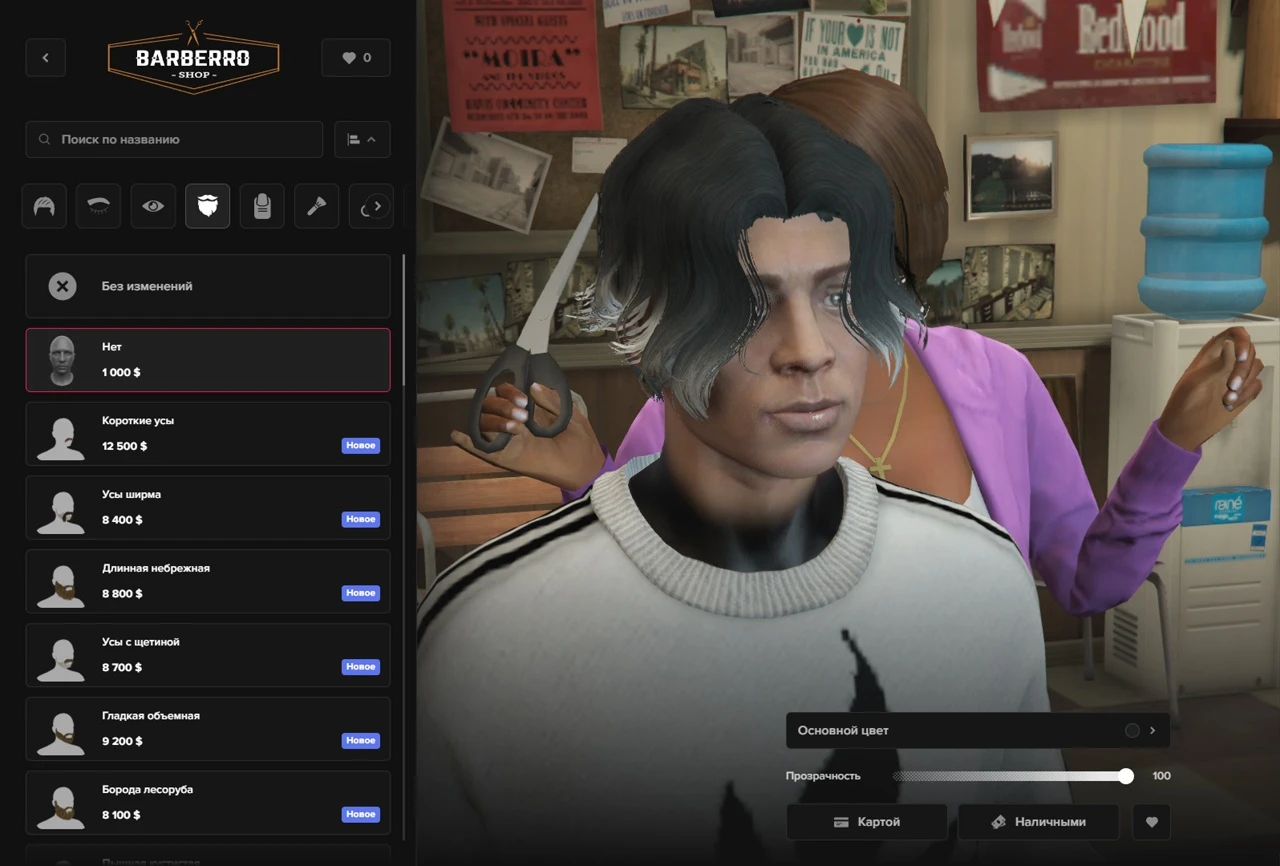Switch to the eyebrows category tab
The image size is (1280, 866).
tap(99, 207)
